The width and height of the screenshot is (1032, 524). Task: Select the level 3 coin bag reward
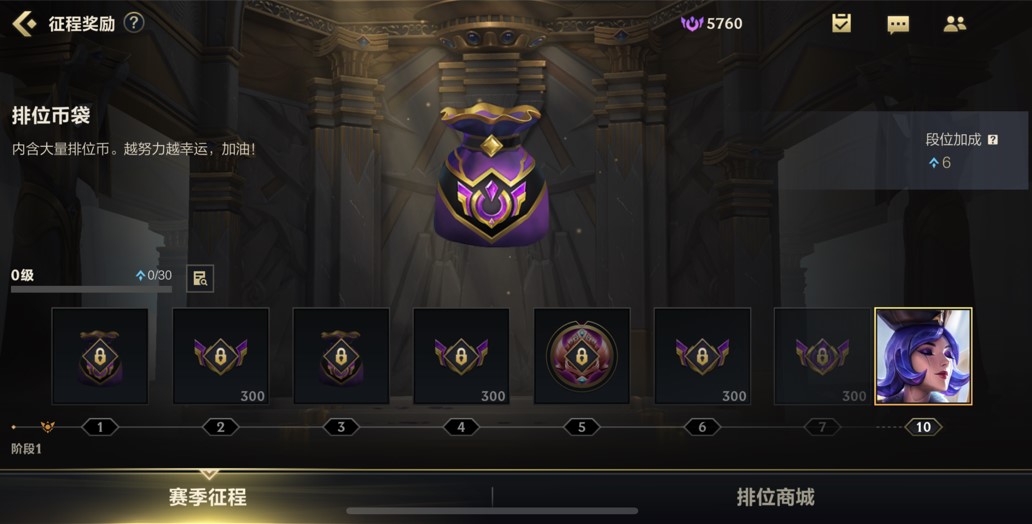click(x=341, y=355)
